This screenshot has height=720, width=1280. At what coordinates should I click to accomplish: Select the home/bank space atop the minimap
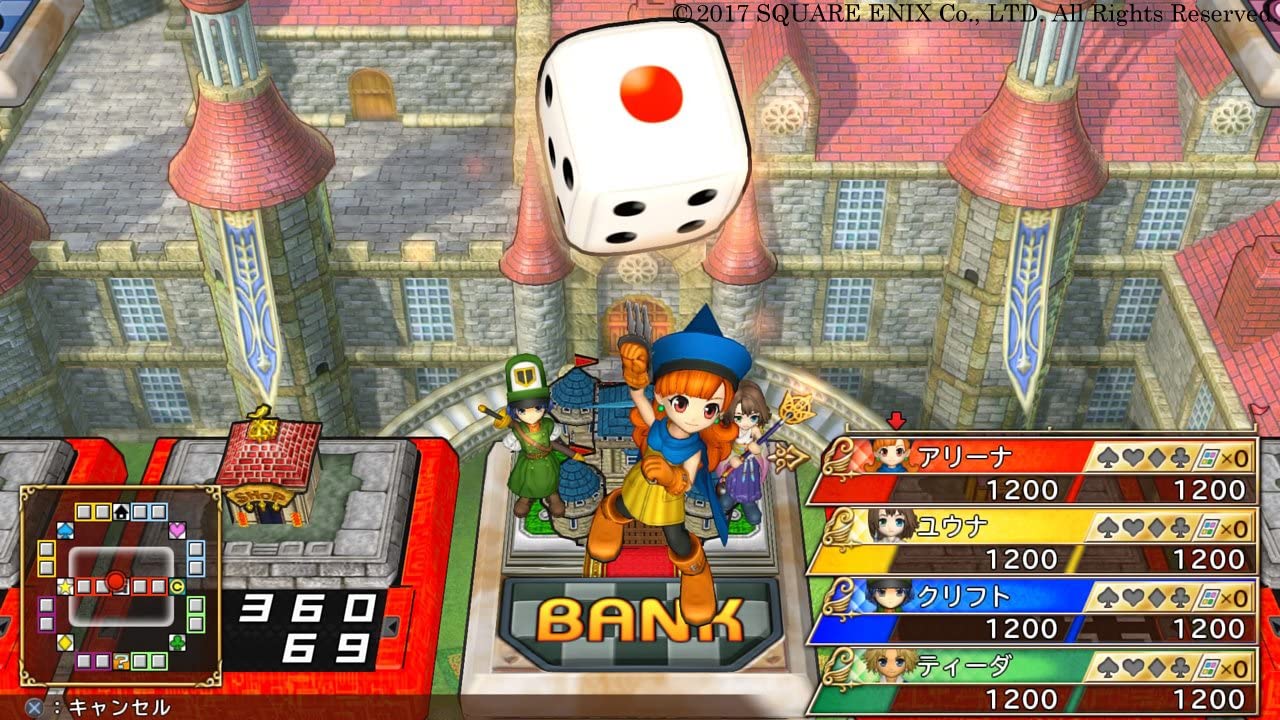click(121, 511)
